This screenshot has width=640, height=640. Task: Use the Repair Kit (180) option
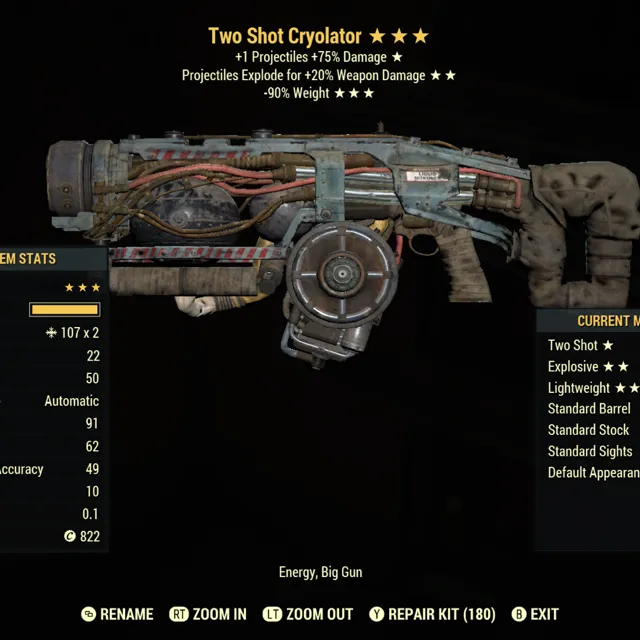pos(432,614)
